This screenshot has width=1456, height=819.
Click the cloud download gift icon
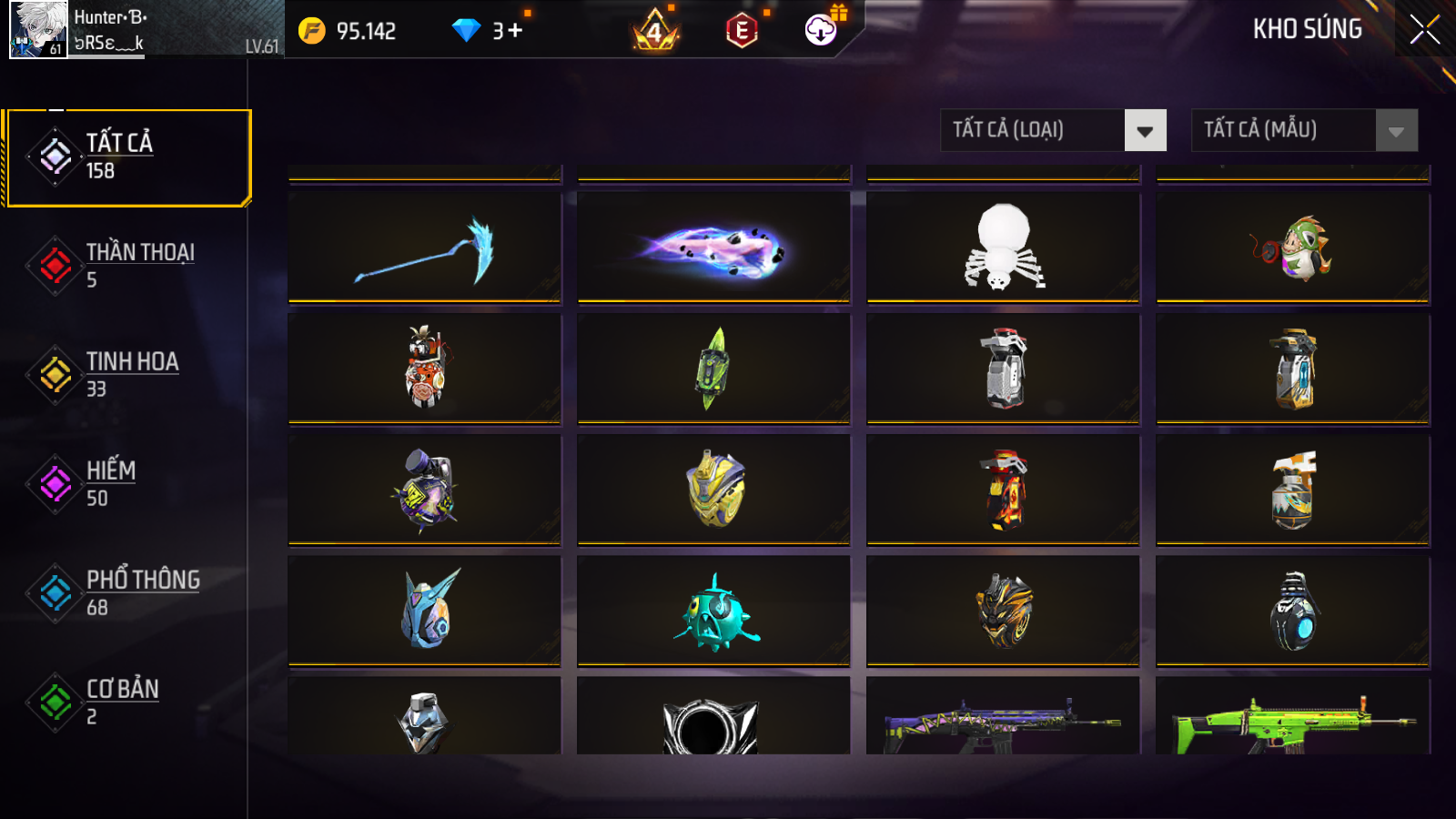pyautogui.click(x=821, y=30)
